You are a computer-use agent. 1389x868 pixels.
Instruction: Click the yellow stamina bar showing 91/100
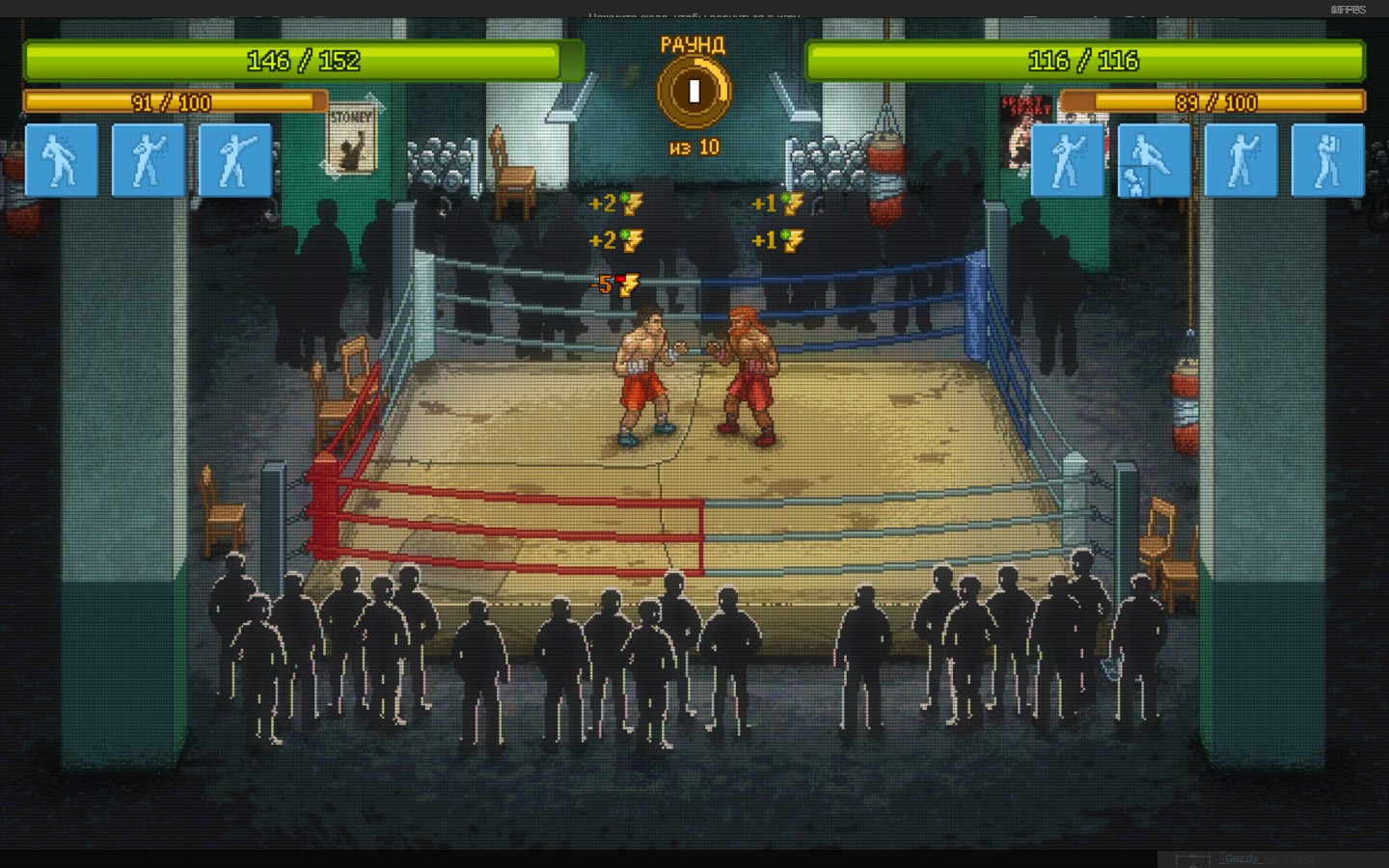174,101
